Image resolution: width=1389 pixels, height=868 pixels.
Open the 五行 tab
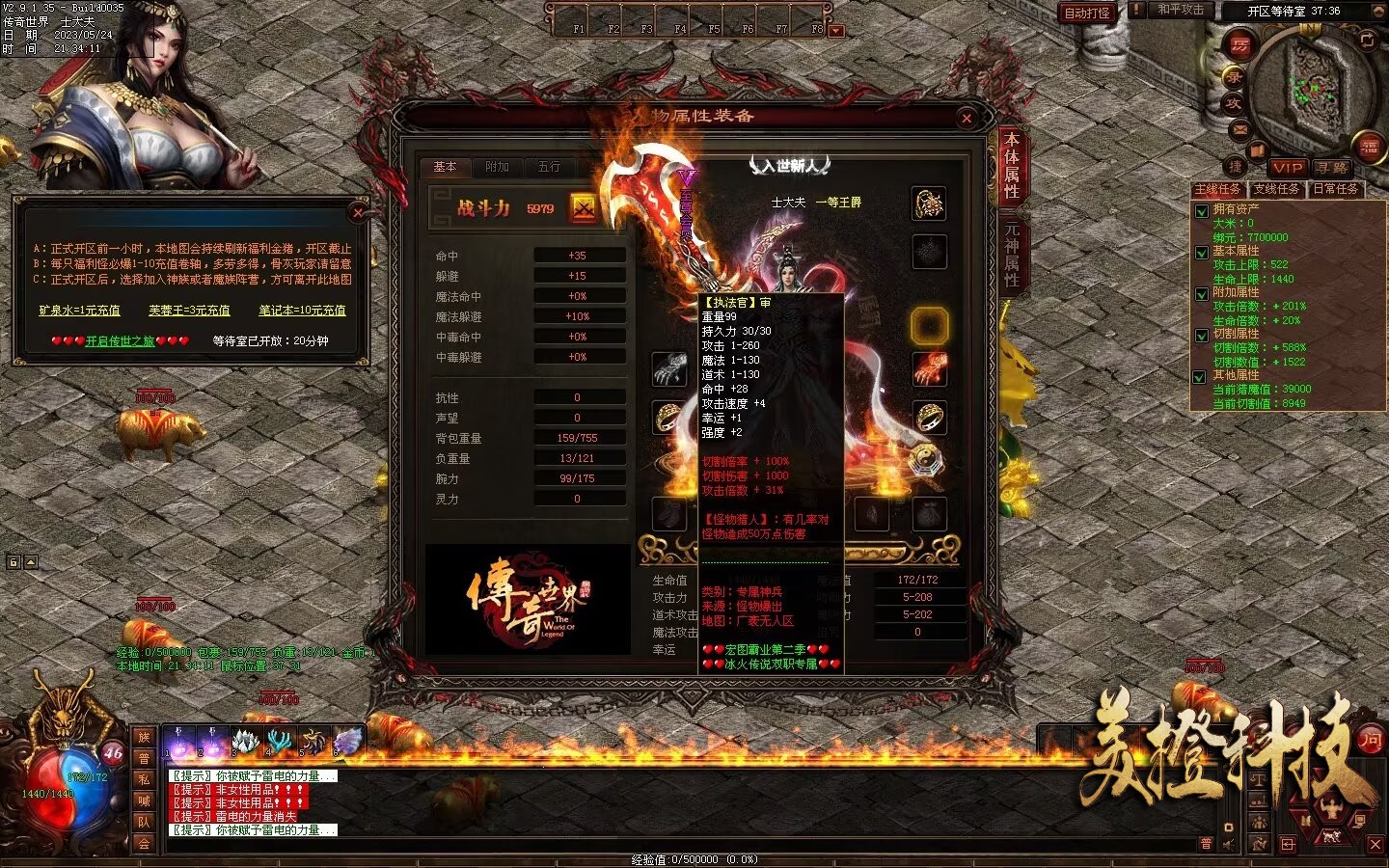pos(549,167)
